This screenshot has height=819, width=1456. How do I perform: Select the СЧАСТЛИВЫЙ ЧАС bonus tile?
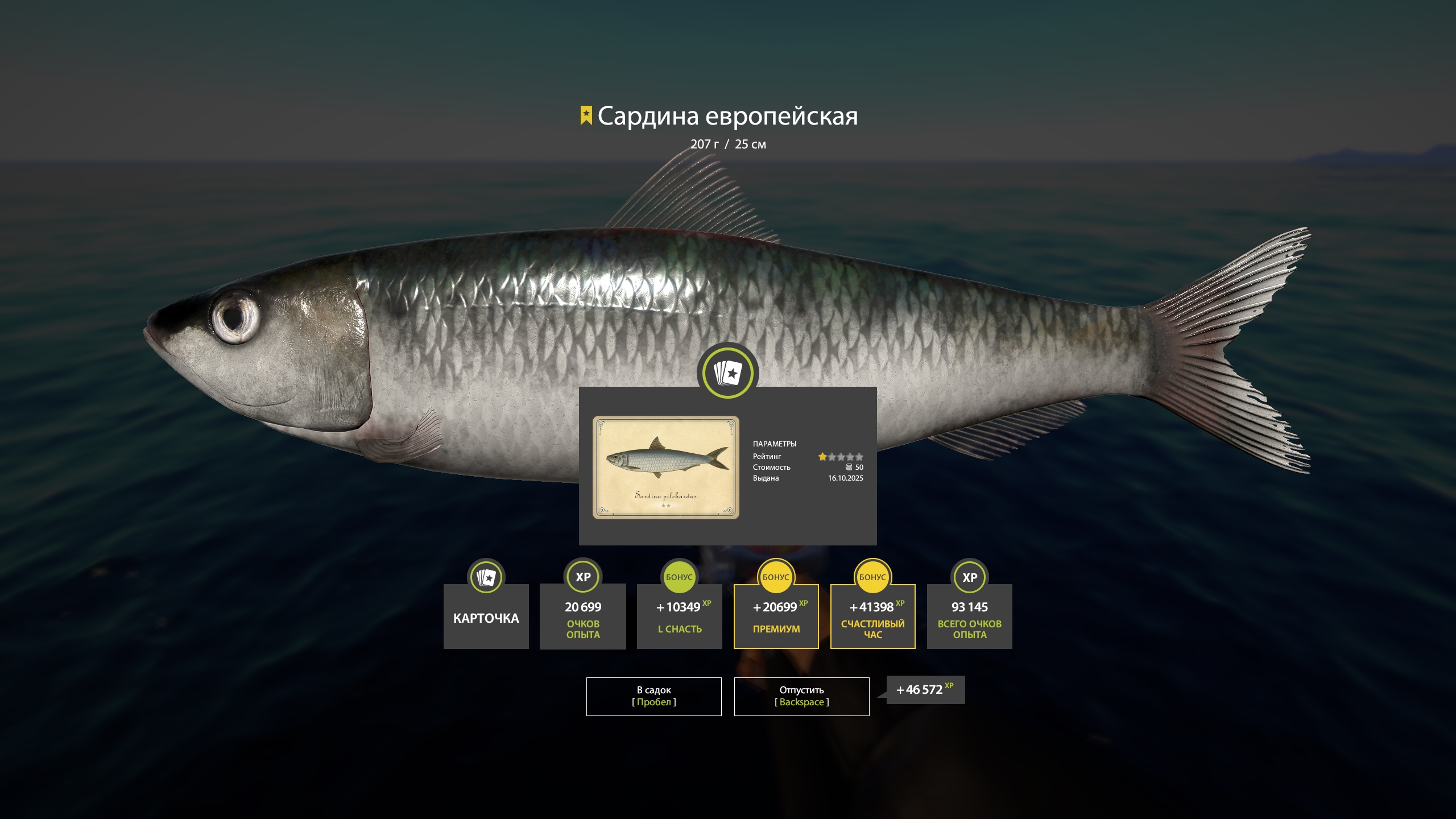872,617
